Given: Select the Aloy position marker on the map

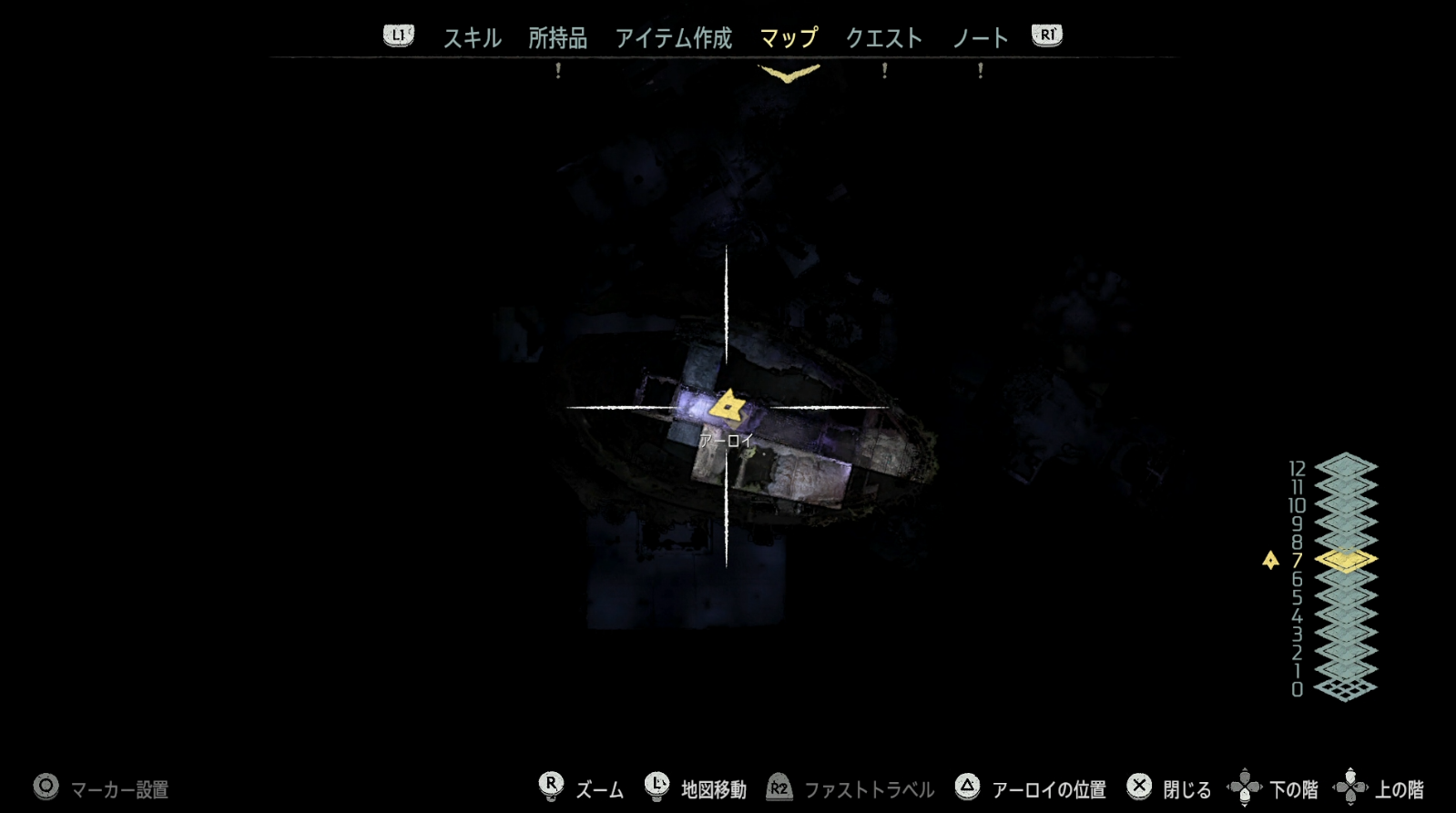Looking at the screenshot, I should pyautogui.click(x=728, y=406).
